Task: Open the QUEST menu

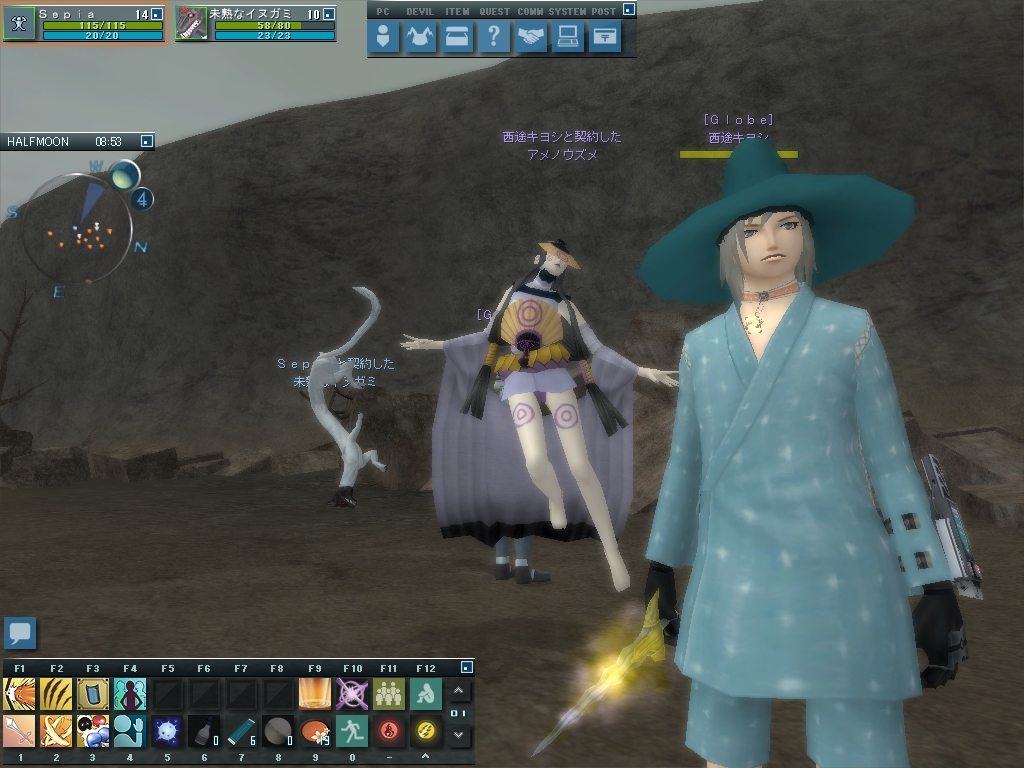Action: pos(493,38)
